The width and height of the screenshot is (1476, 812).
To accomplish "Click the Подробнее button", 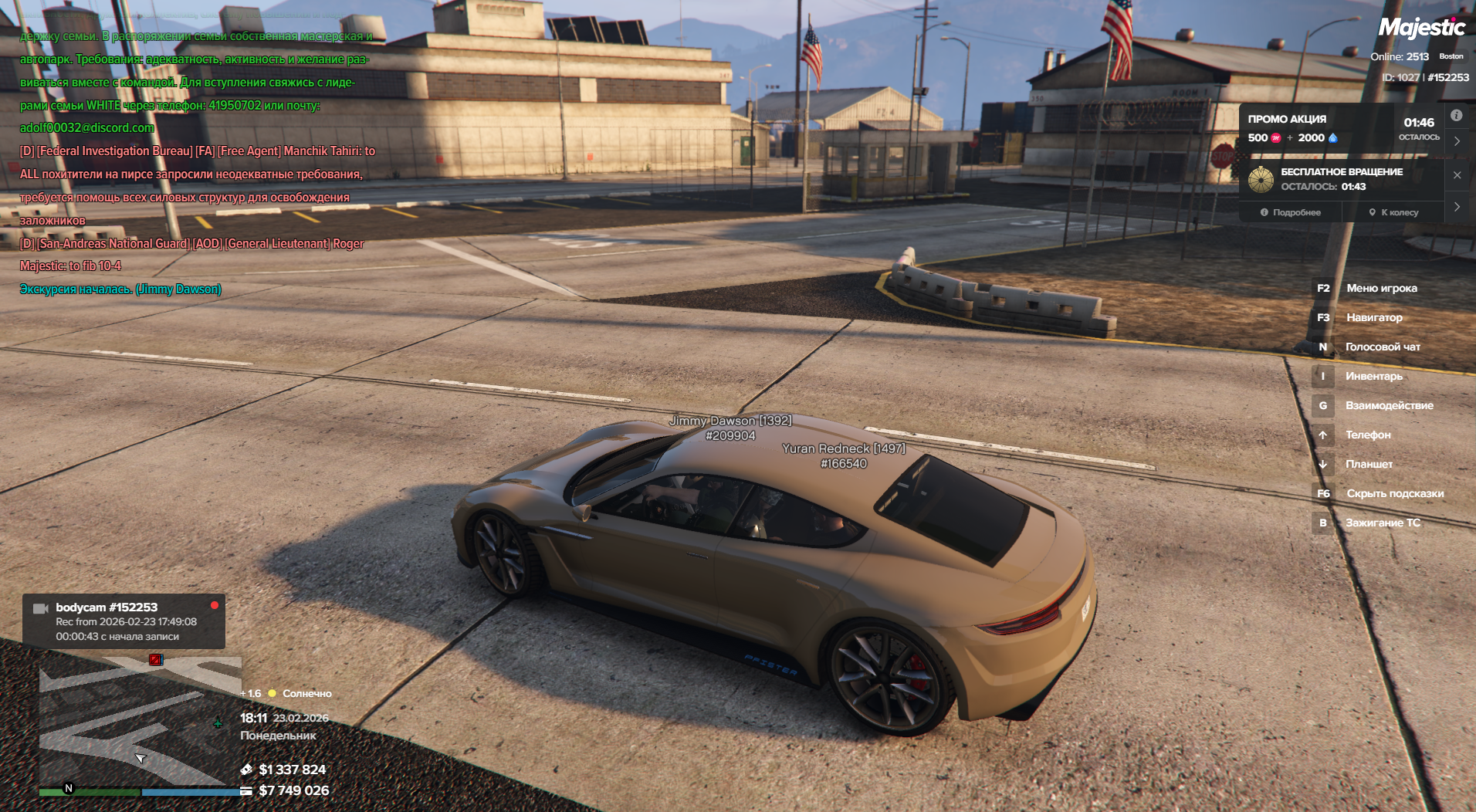I will coord(1291,212).
